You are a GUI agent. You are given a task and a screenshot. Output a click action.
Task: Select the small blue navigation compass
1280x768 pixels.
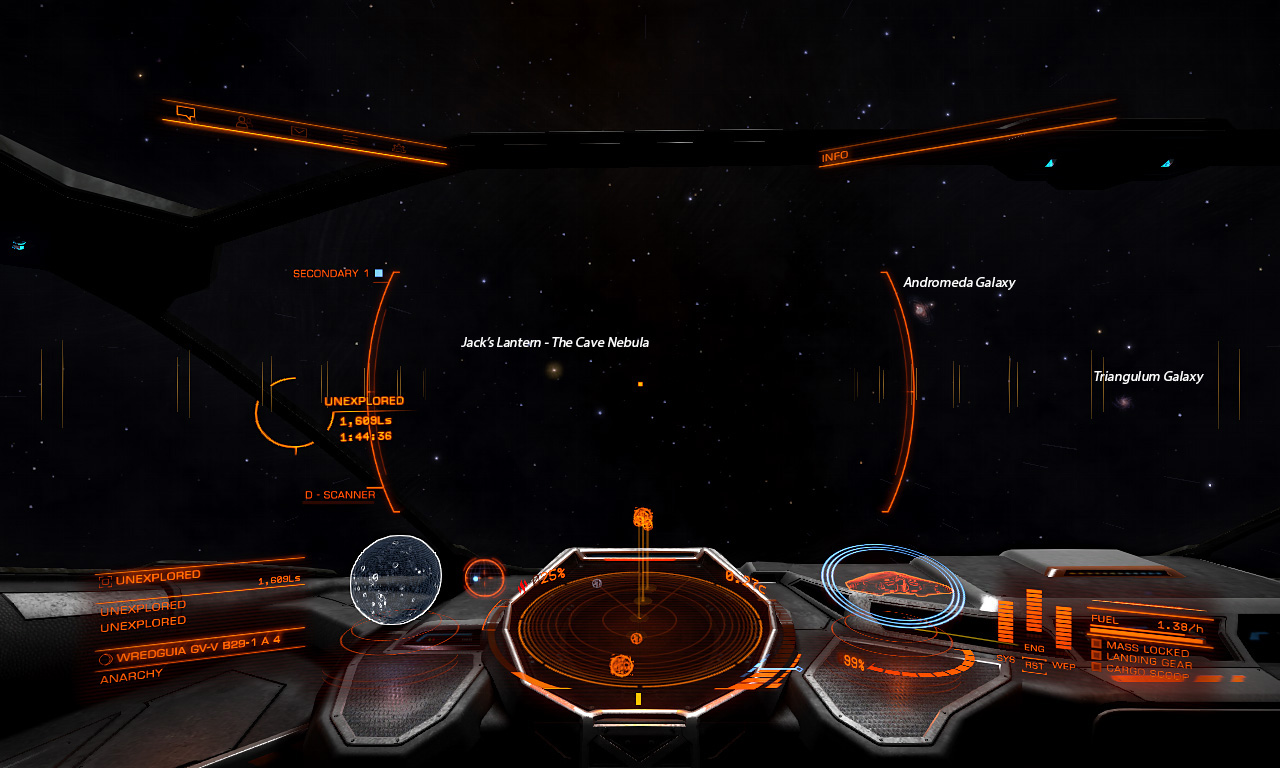click(x=484, y=577)
